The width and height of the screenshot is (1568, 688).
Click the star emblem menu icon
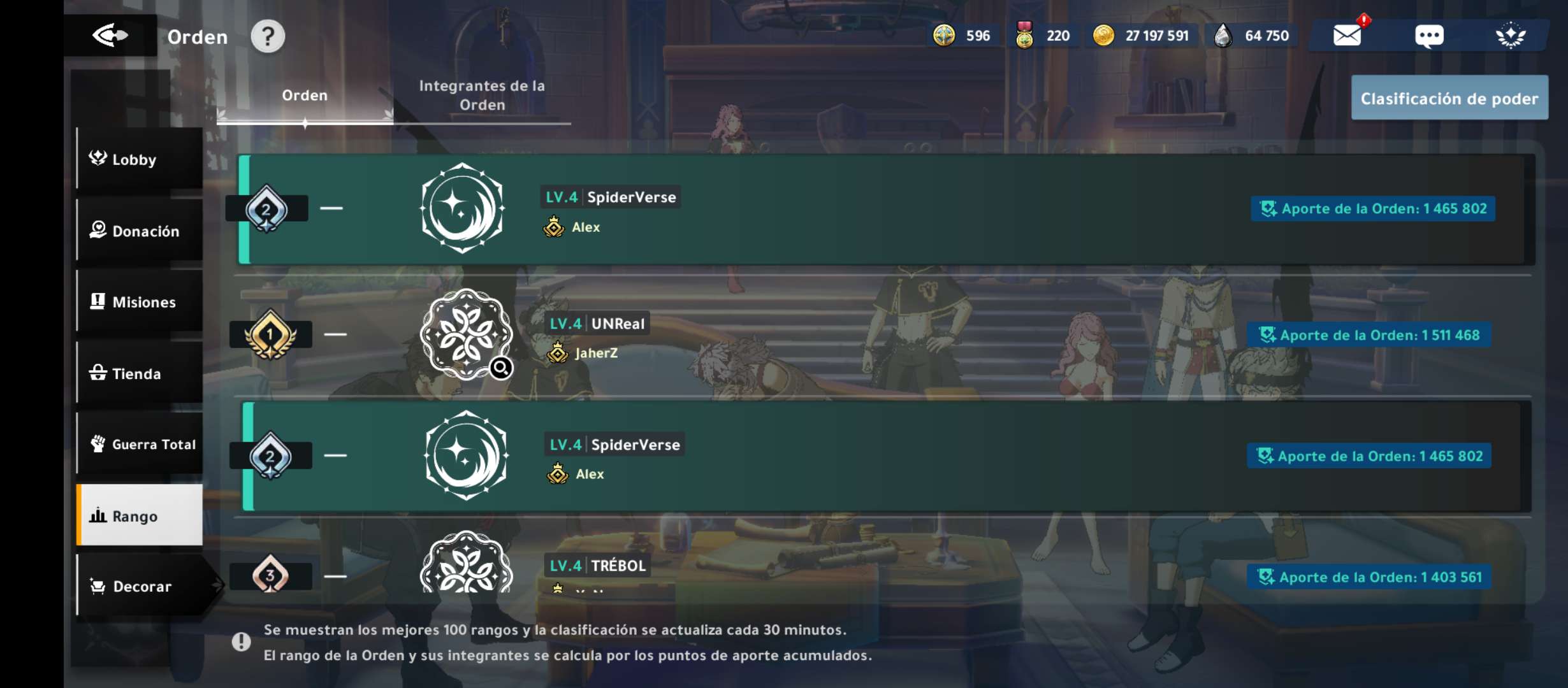click(1511, 36)
